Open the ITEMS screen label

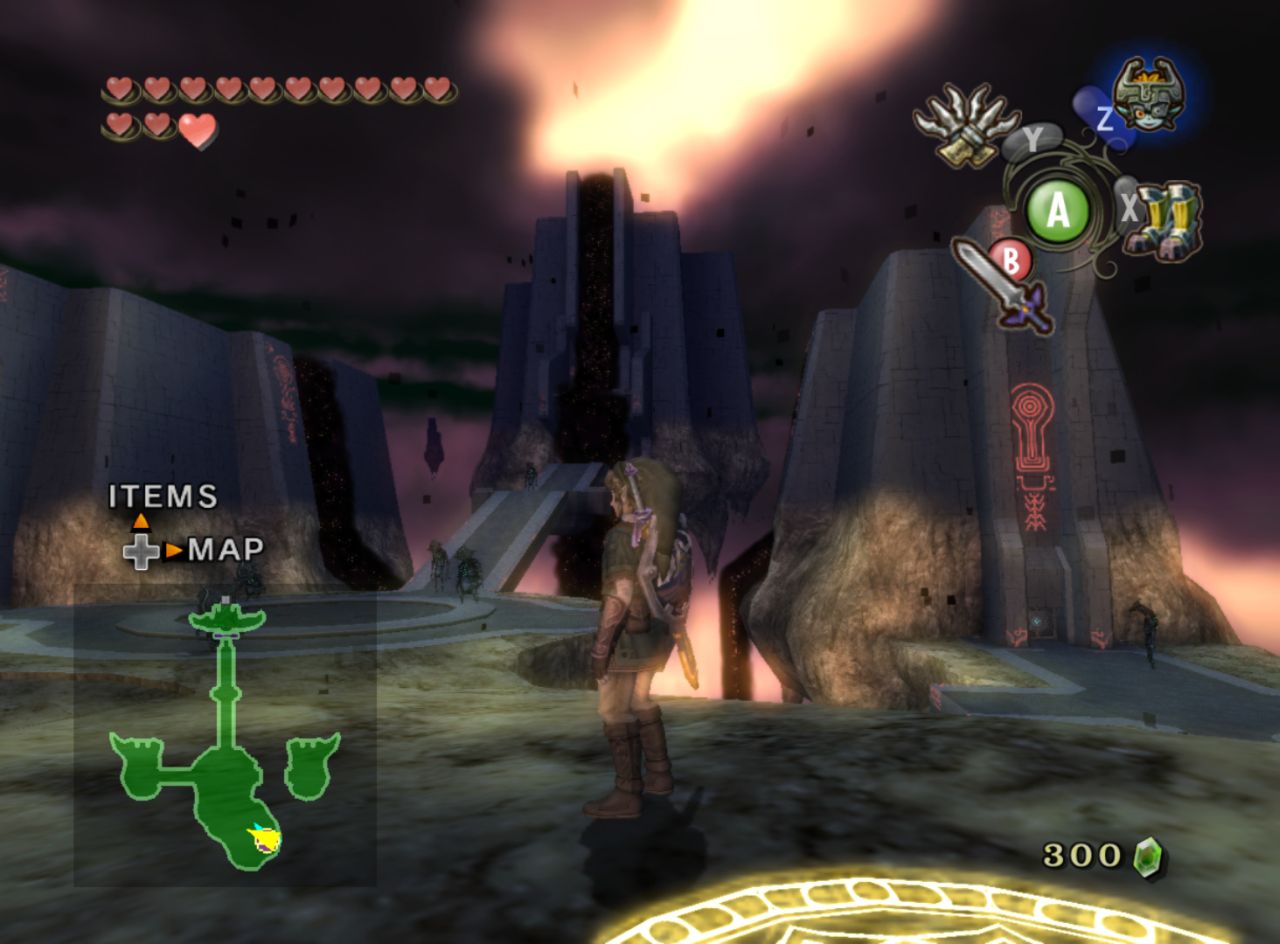click(x=163, y=497)
